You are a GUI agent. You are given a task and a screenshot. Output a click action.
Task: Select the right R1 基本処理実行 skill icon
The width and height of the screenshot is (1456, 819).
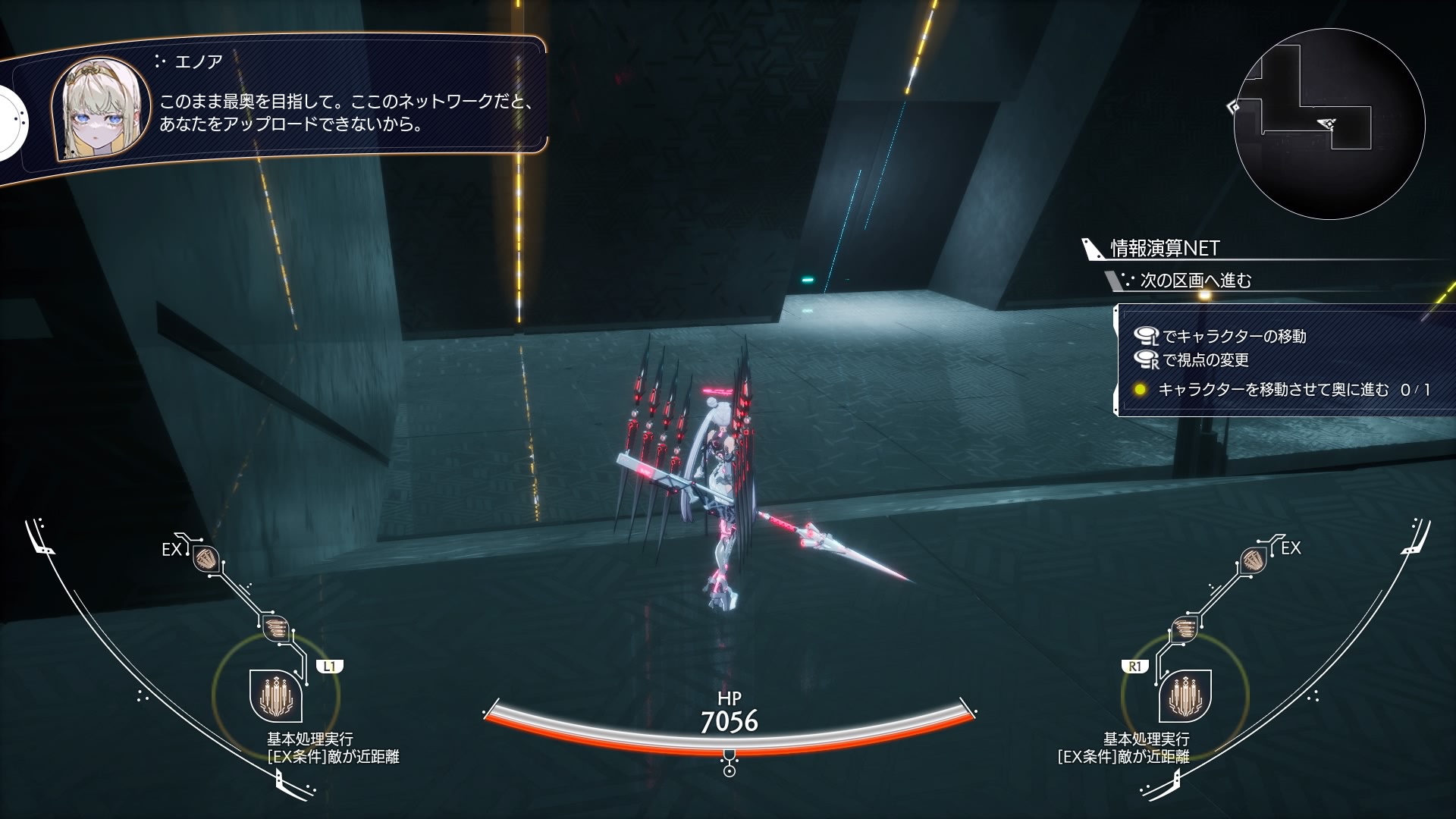coord(1185,695)
